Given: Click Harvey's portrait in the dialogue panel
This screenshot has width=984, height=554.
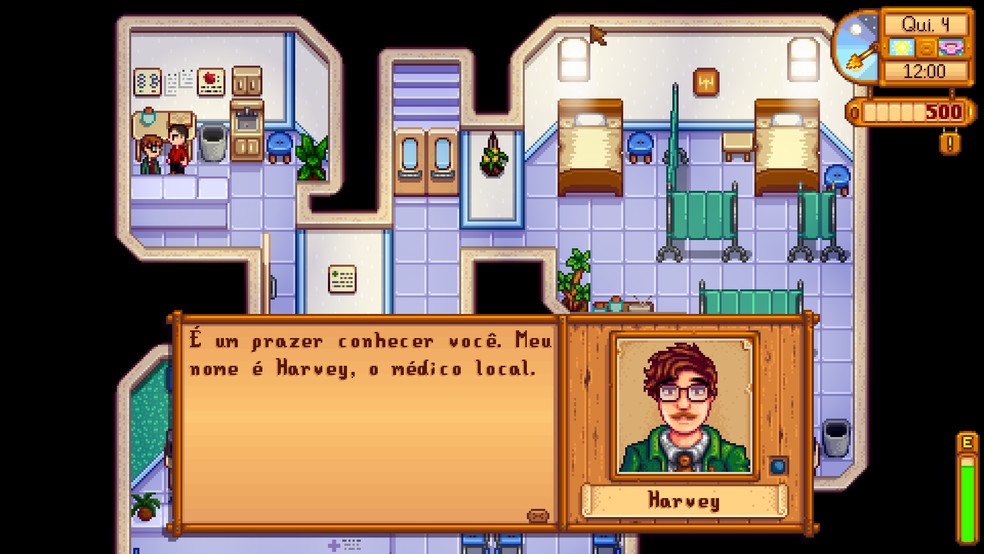Looking at the screenshot, I should coord(684,405).
